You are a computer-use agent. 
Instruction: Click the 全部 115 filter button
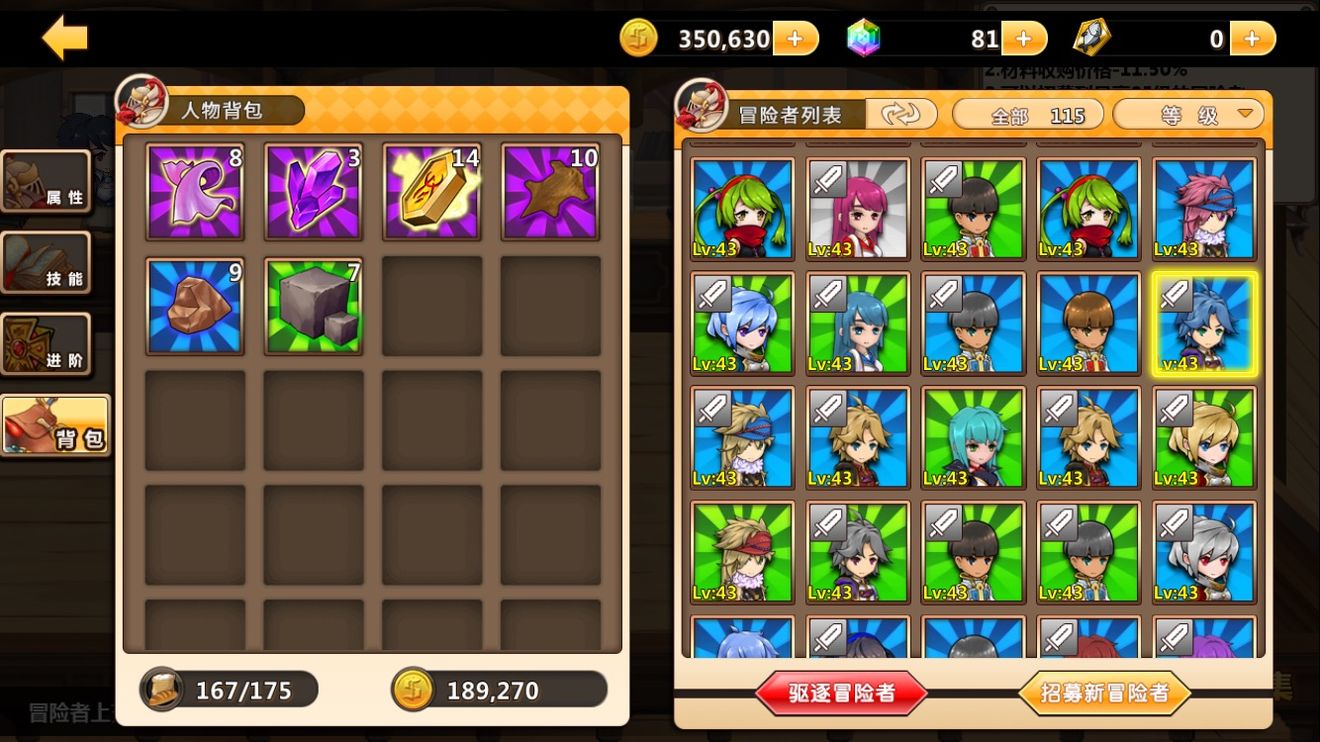click(1026, 114)
